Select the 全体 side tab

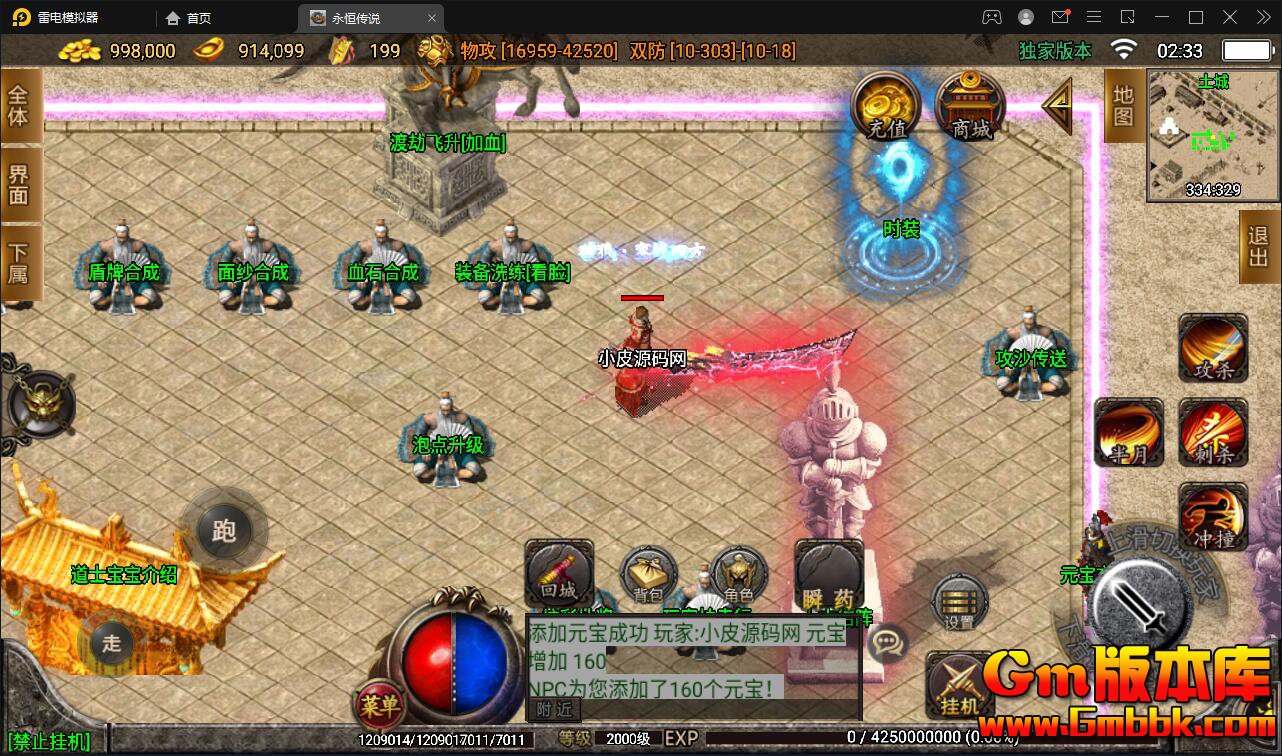pos(19,106)
